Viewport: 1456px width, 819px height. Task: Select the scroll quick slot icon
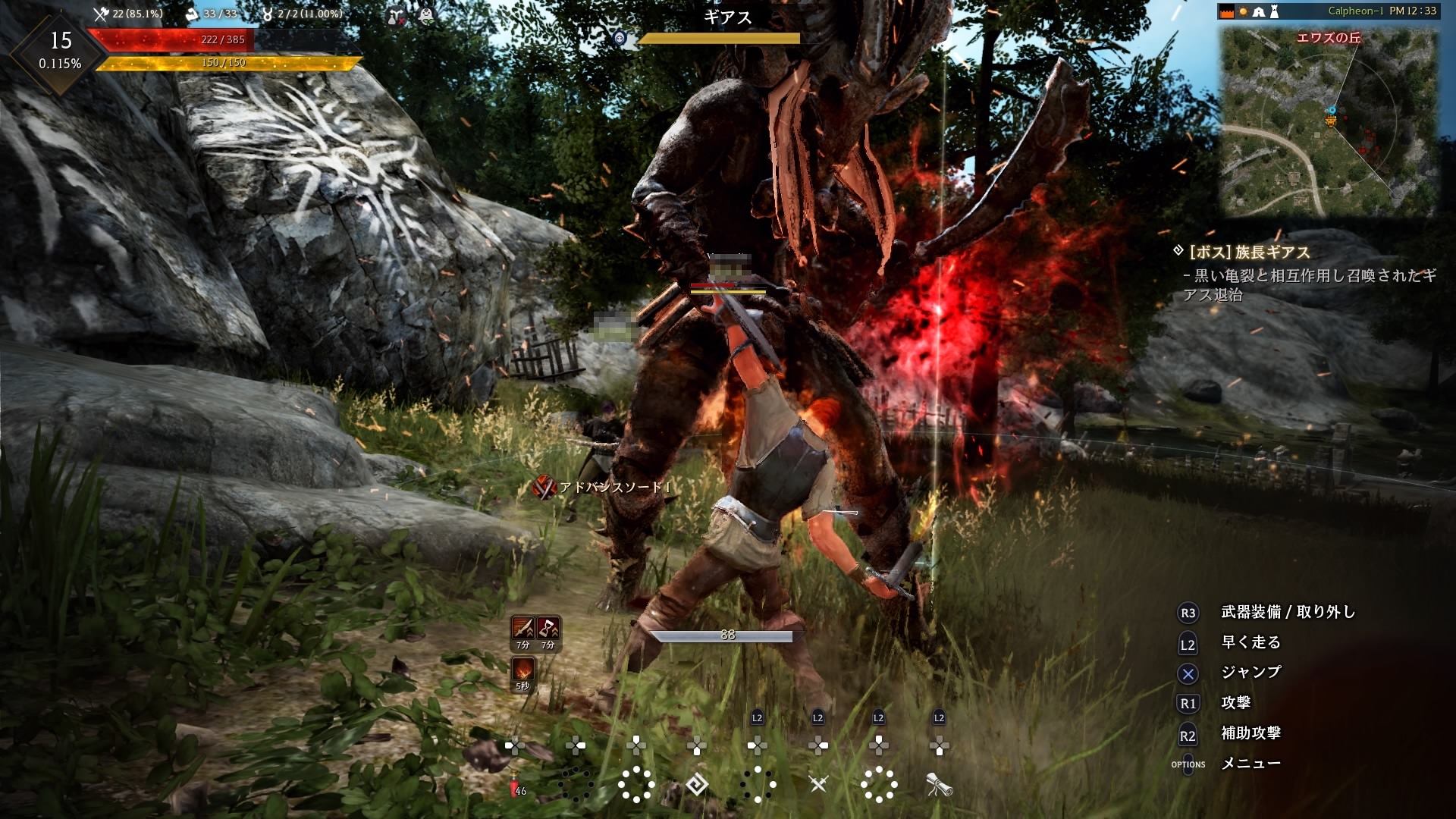pyautogui.click(x=939, y=785)
